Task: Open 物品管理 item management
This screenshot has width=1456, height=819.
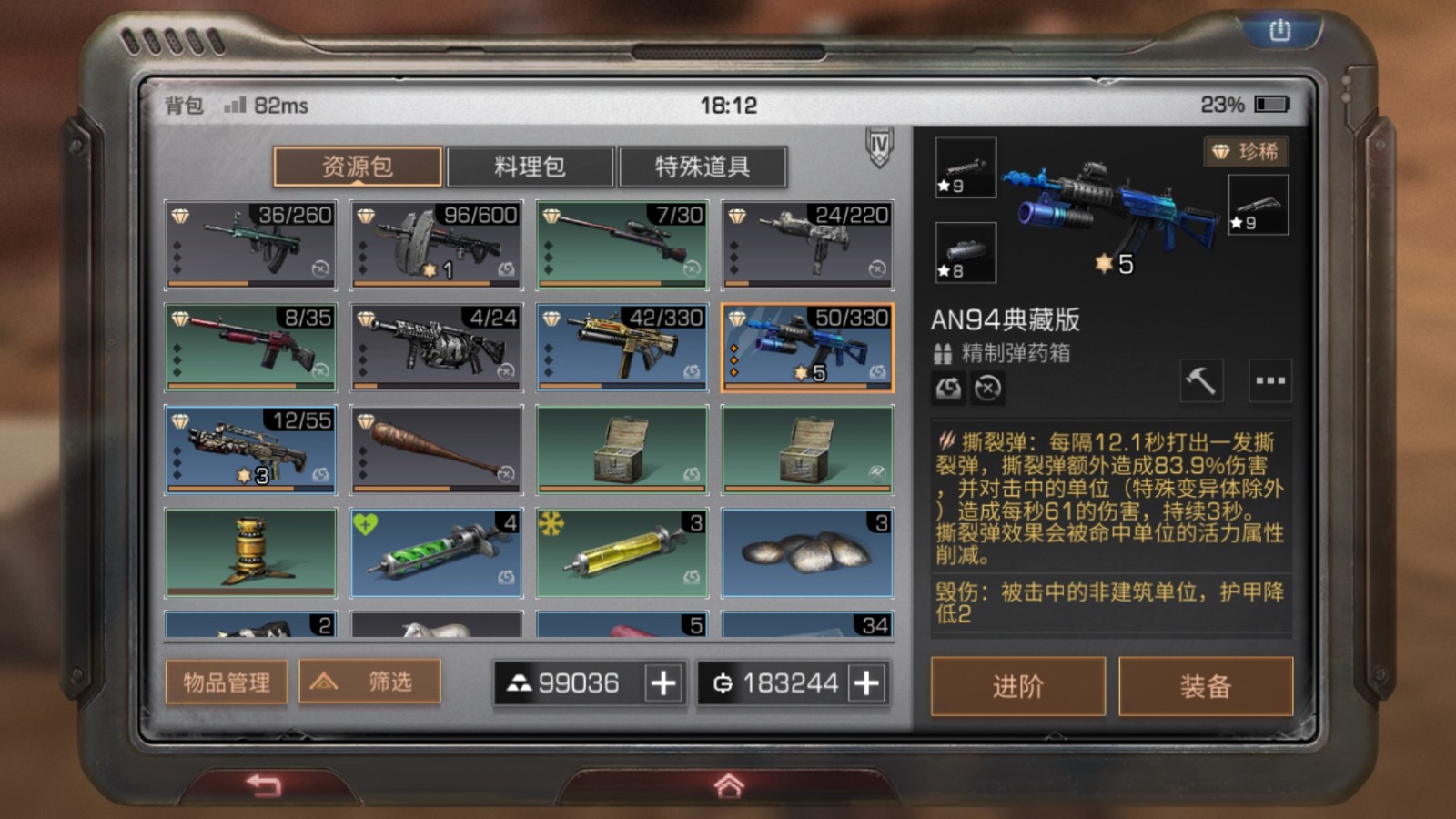Action: pos(225,682)
